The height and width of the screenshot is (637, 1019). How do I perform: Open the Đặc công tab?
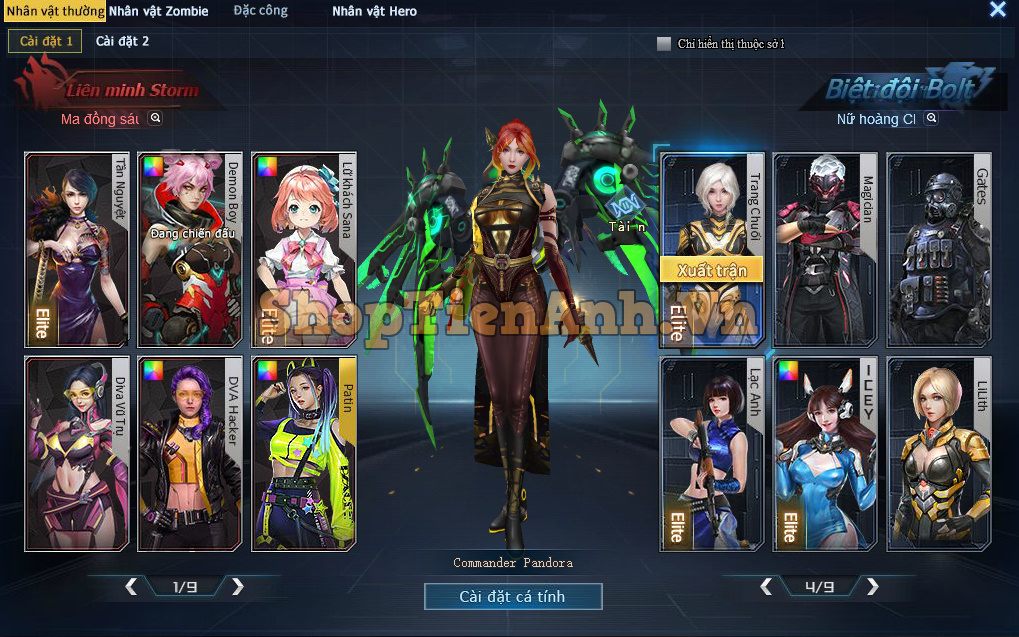tap(261, 11)
